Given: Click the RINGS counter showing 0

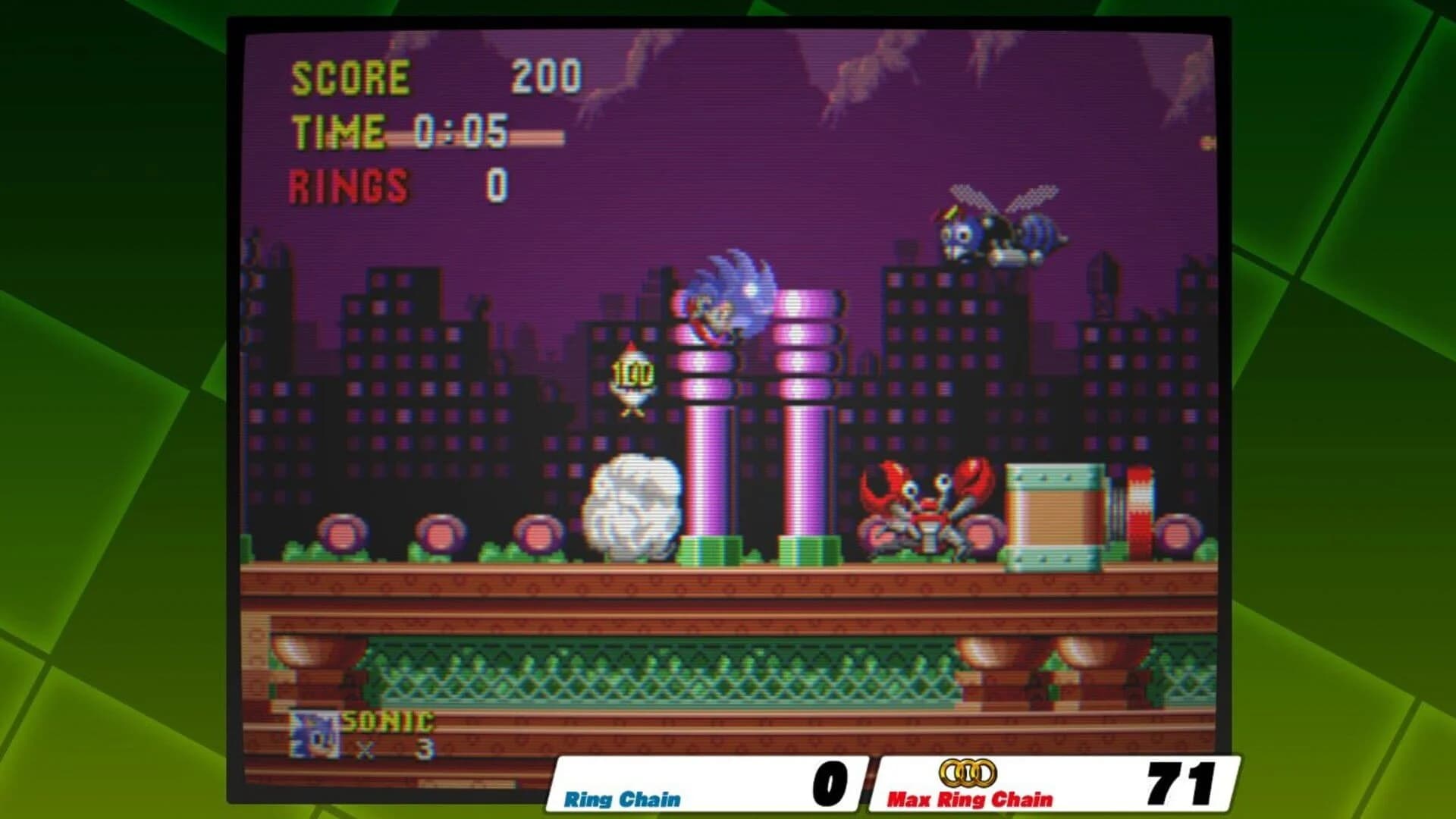Looking at the screenshot, I should point(394,184).
